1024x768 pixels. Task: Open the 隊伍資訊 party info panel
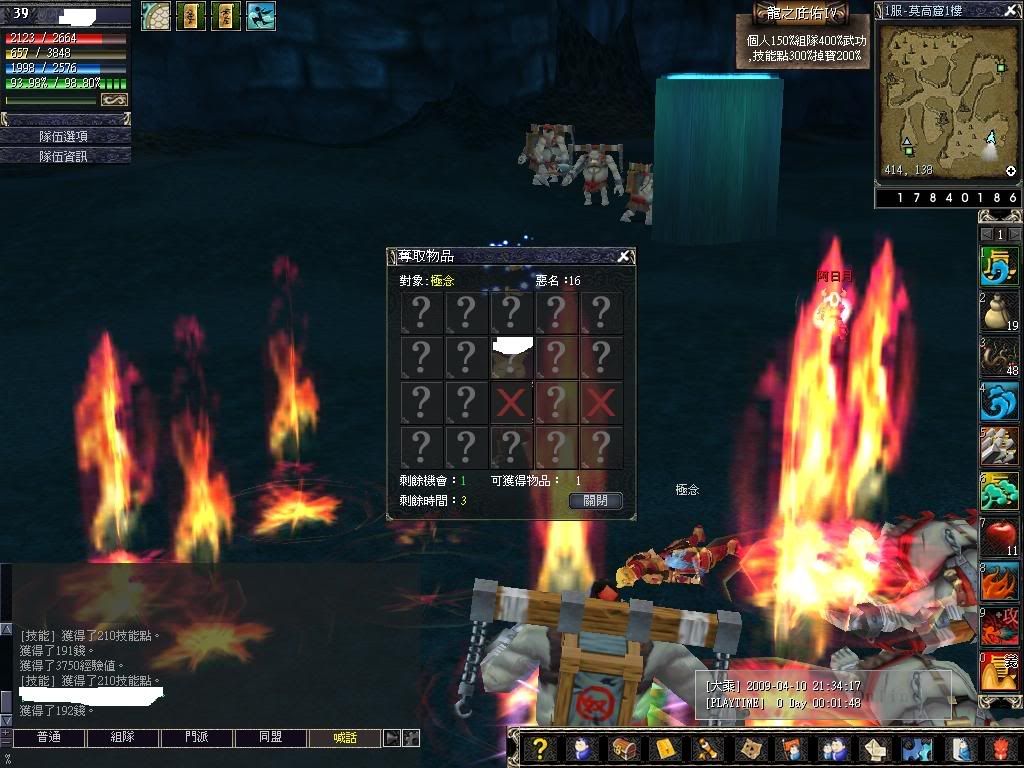point(64,156)
